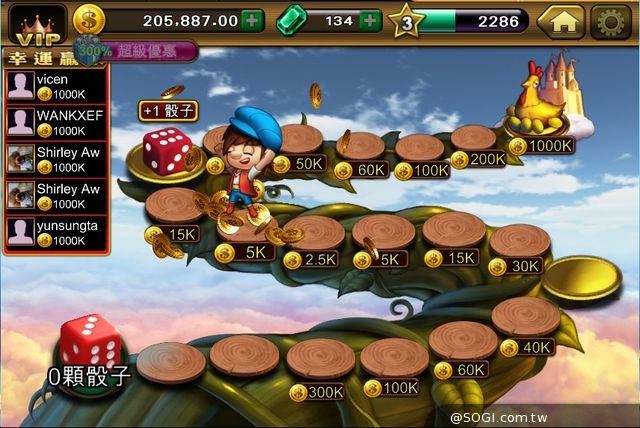Buy more green gems with plus button
Viewport: 640px width, 428px height.
(370, 20)
